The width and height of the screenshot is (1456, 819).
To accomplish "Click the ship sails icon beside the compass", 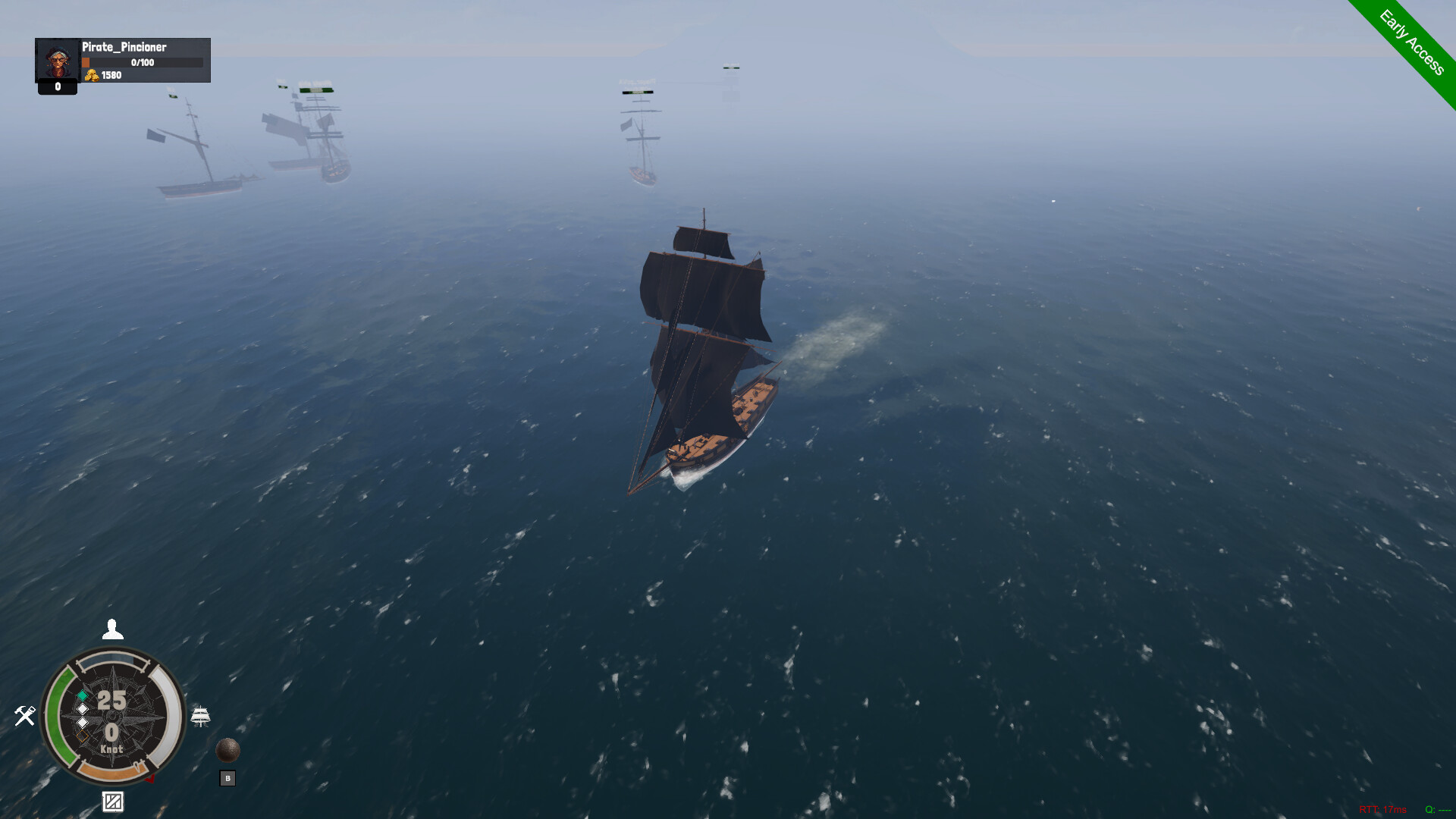I will click(x=200, y=714).
